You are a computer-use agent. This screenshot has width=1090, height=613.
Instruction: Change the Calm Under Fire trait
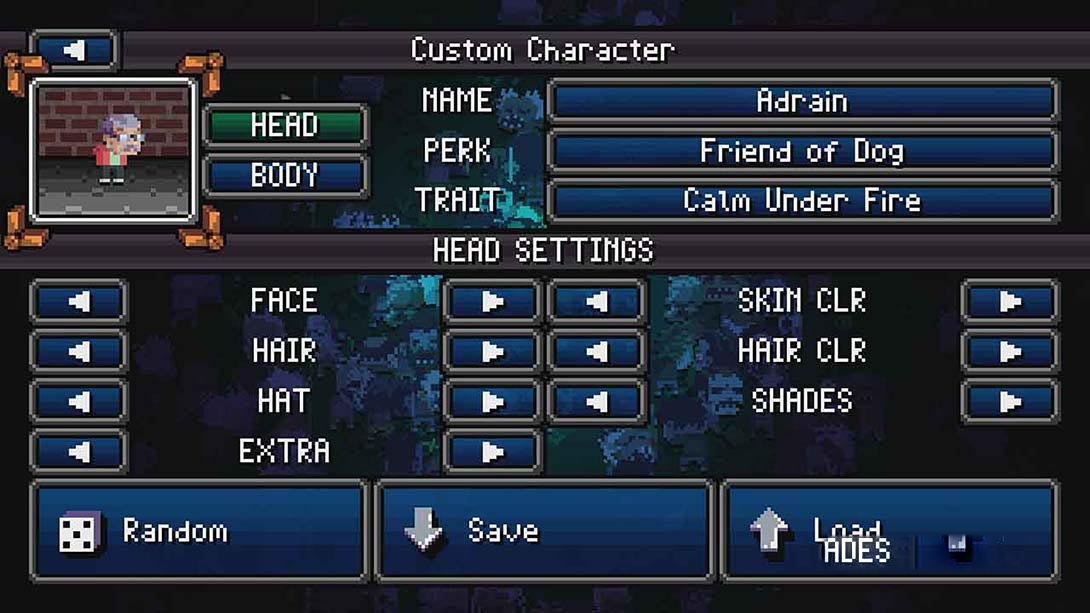point(802,201)
